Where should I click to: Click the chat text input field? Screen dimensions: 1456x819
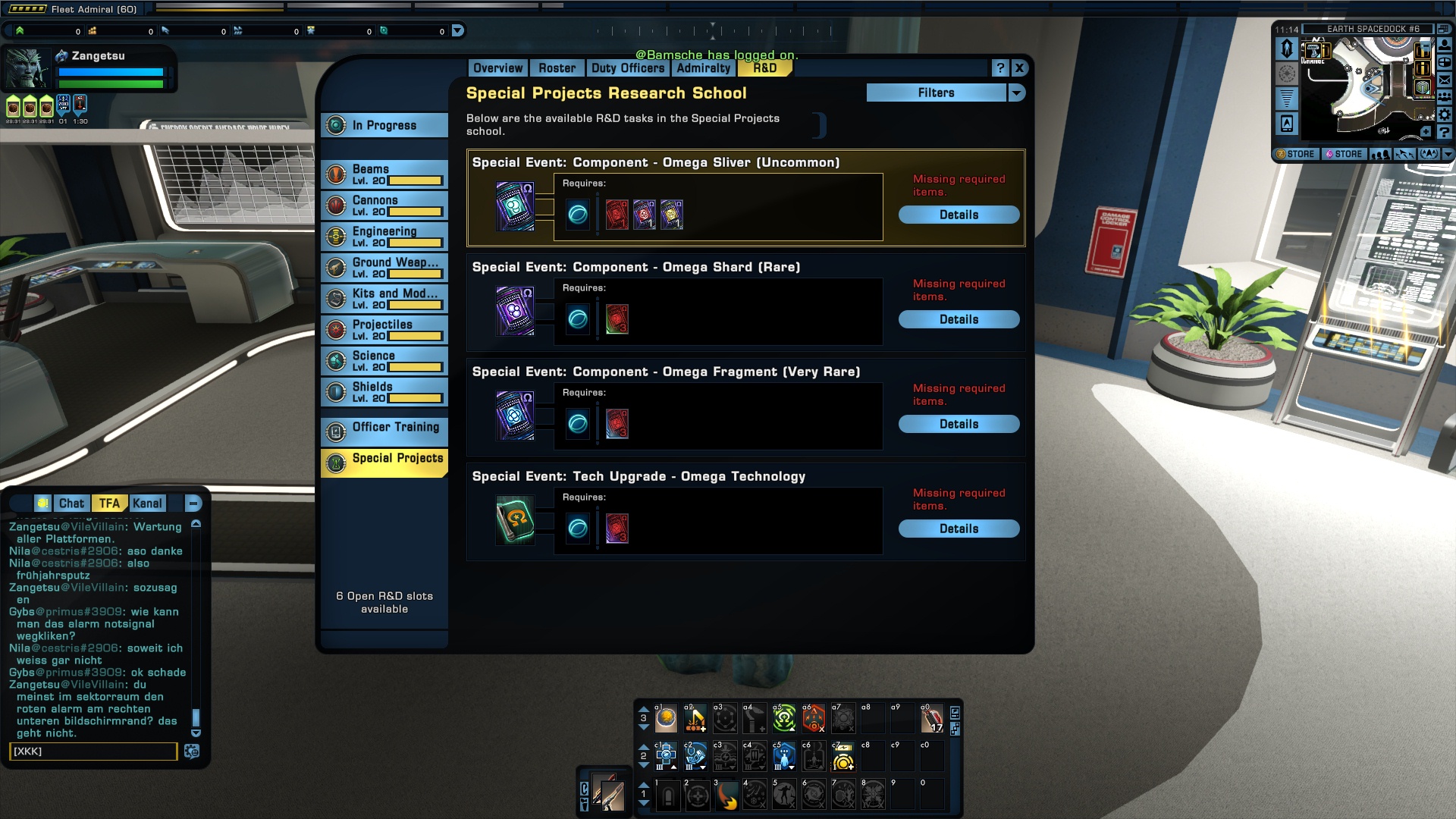click(93, 752)
